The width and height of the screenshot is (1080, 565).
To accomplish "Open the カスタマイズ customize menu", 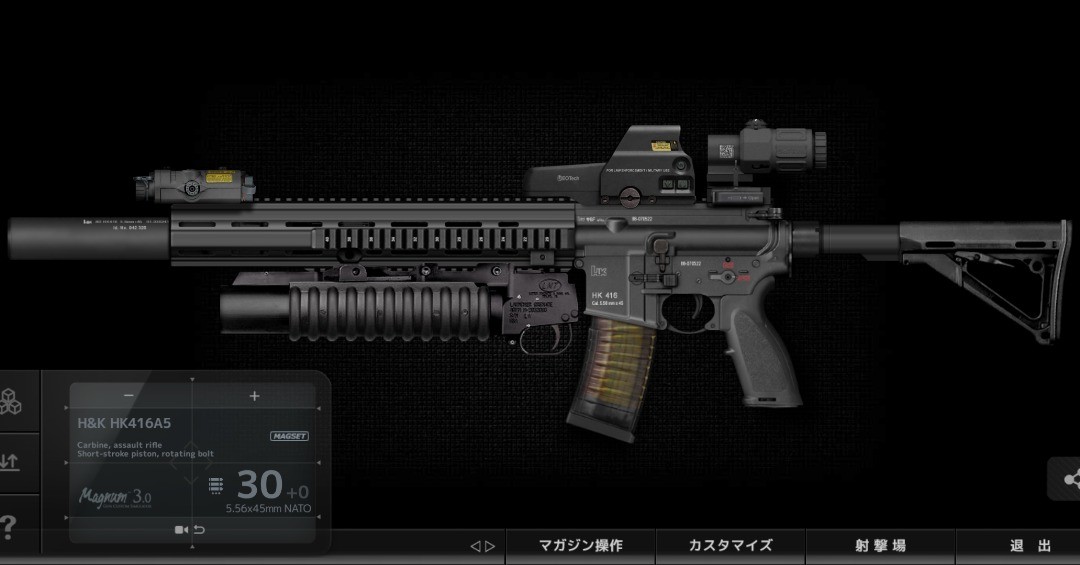I will [730, 546].
